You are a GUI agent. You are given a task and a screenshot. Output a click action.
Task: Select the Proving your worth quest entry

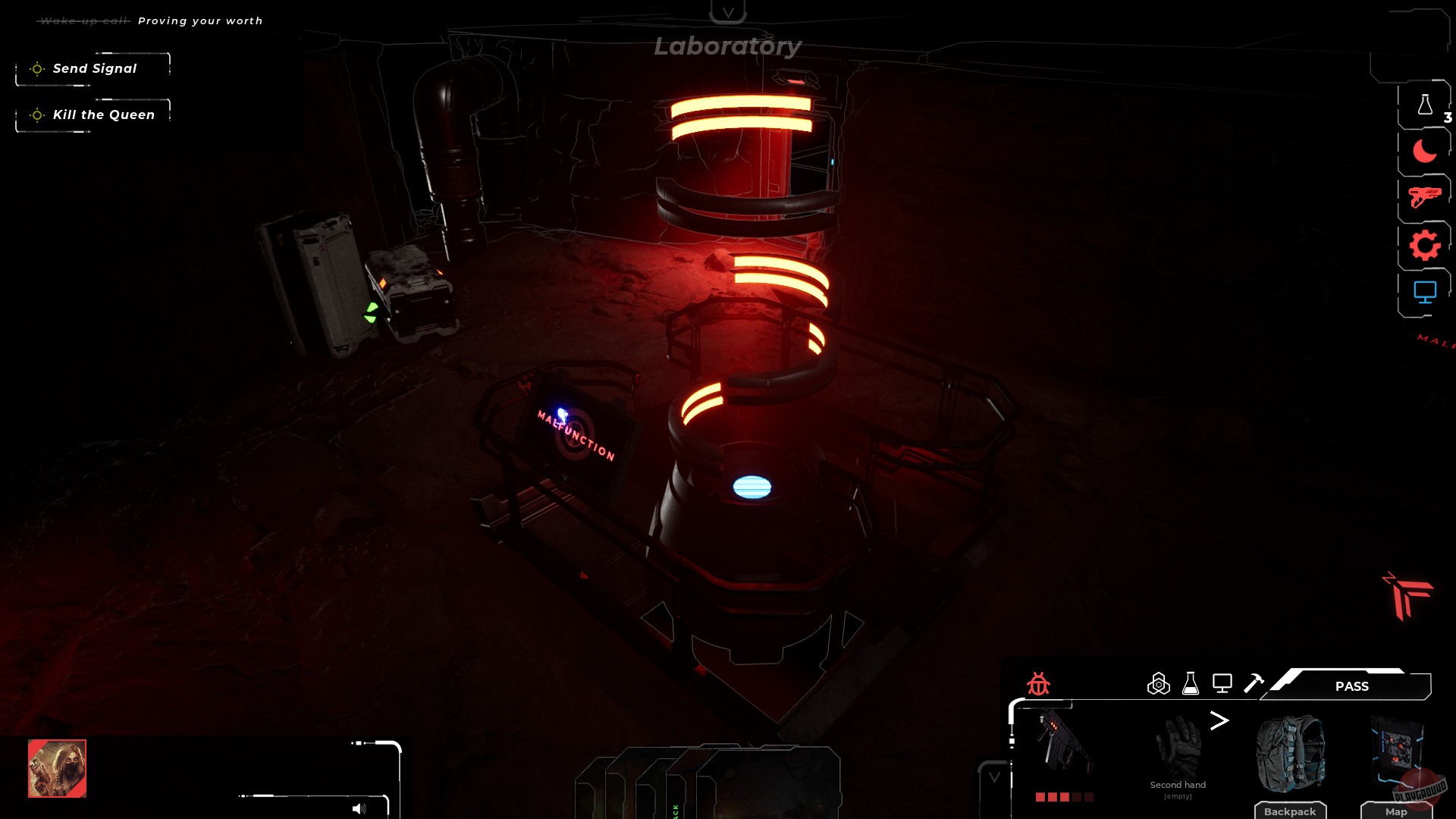[x=200, y=20]
